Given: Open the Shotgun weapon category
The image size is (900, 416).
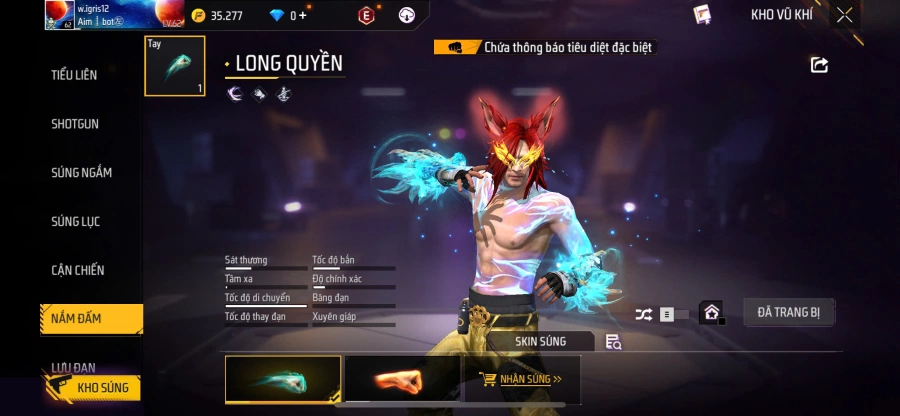Looking at the screenshot, I should tap(75, 124).
